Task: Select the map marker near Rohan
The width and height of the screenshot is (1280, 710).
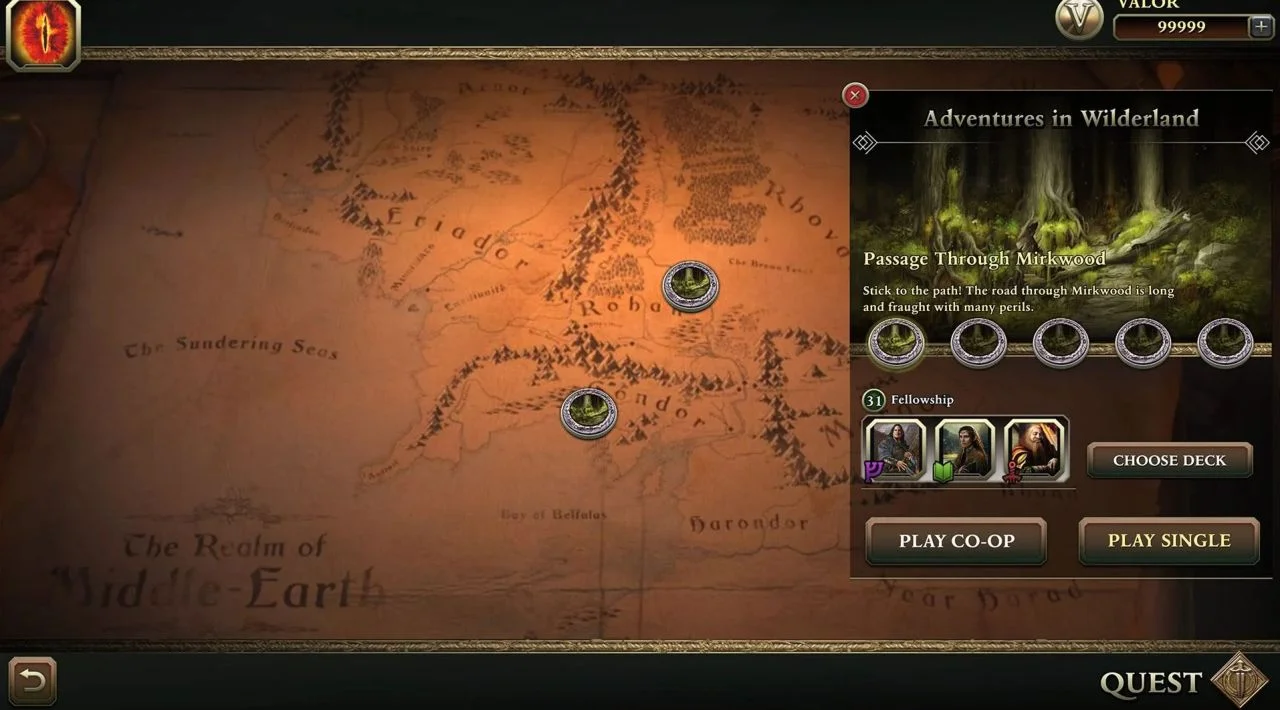Action: (x=690, y=286)
